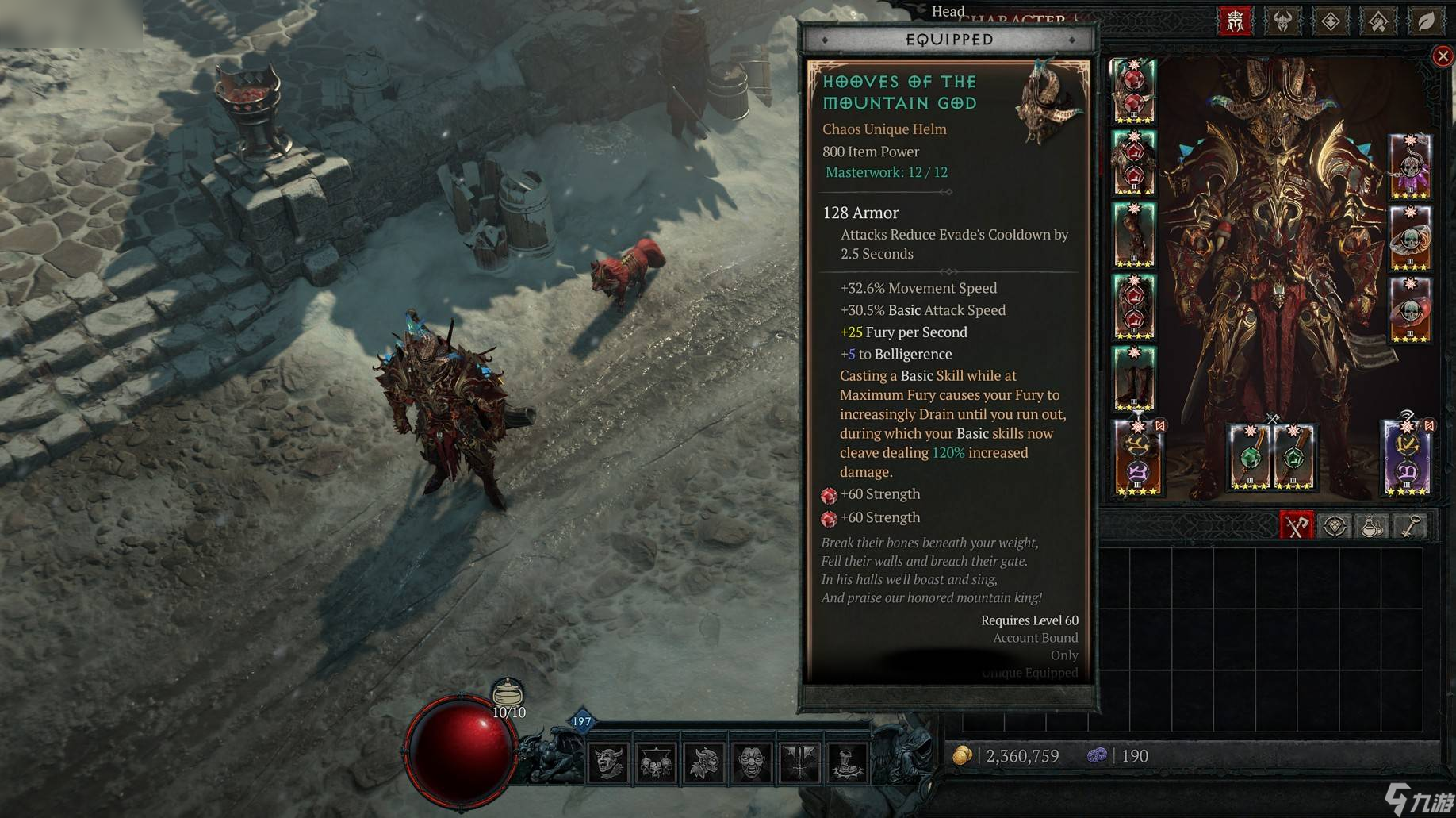Select the leaf icon tab
1456x818 pixels.
click(1426, 21)
